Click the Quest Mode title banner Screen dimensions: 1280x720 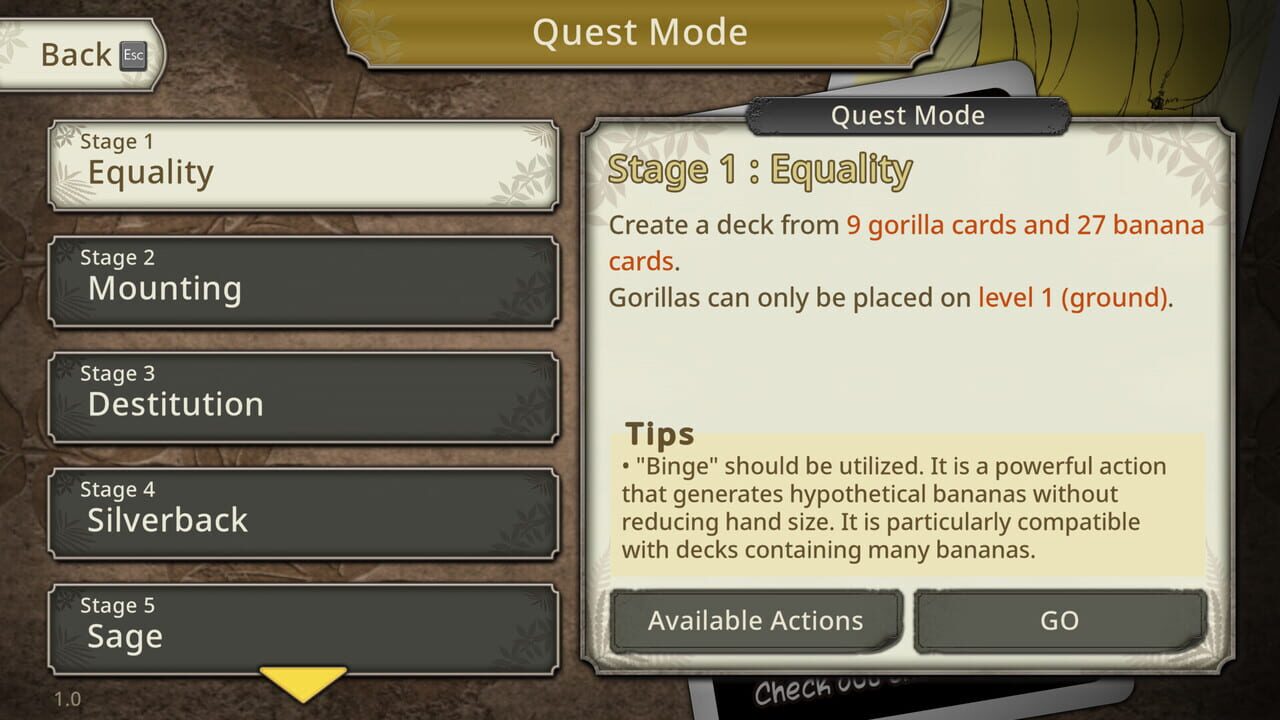coord(640,32)
